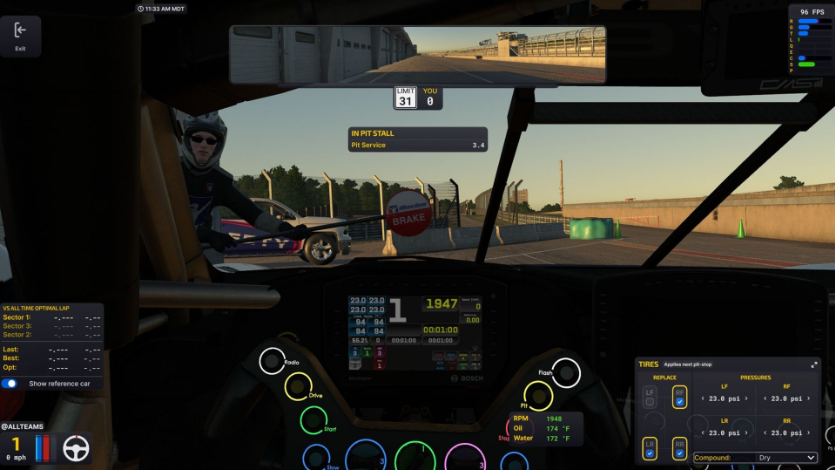Viewport: 835px width, 470px height.
Task: Decrease RR tire pressure with left arrow
Action: [x=765, y=435]
